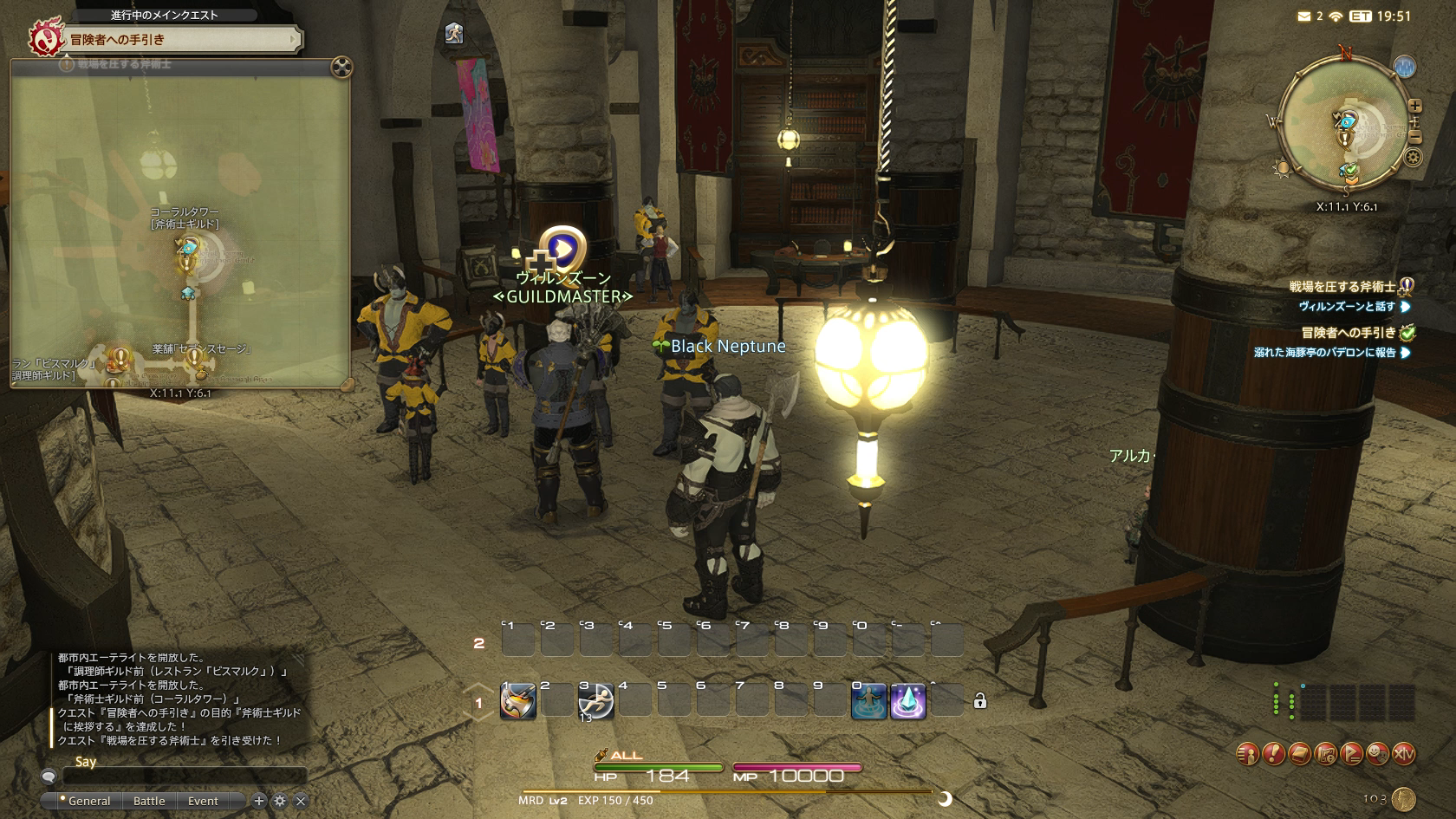Toggle the hotbar padlock
Screen dimensions: 1456x819
(980, 701)
